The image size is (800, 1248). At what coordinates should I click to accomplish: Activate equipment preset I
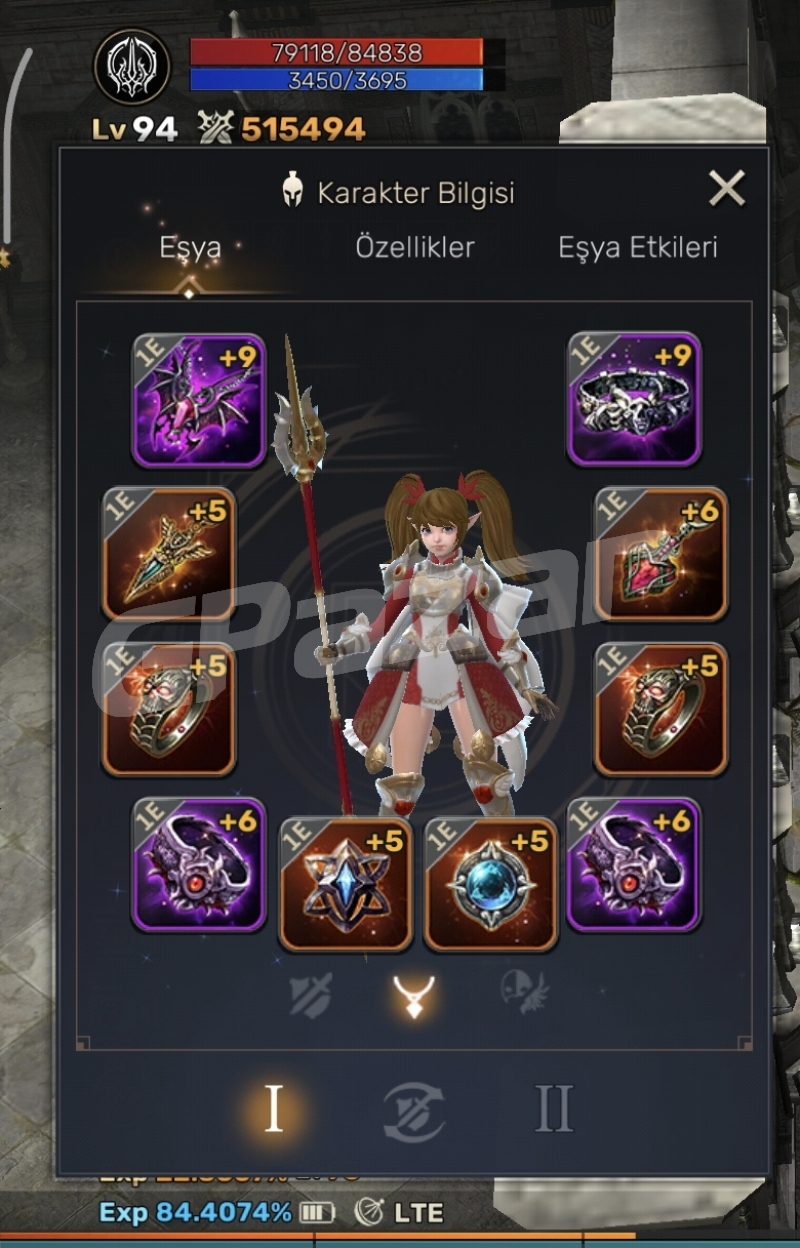pyautogui.click(x=273, y=1108)
